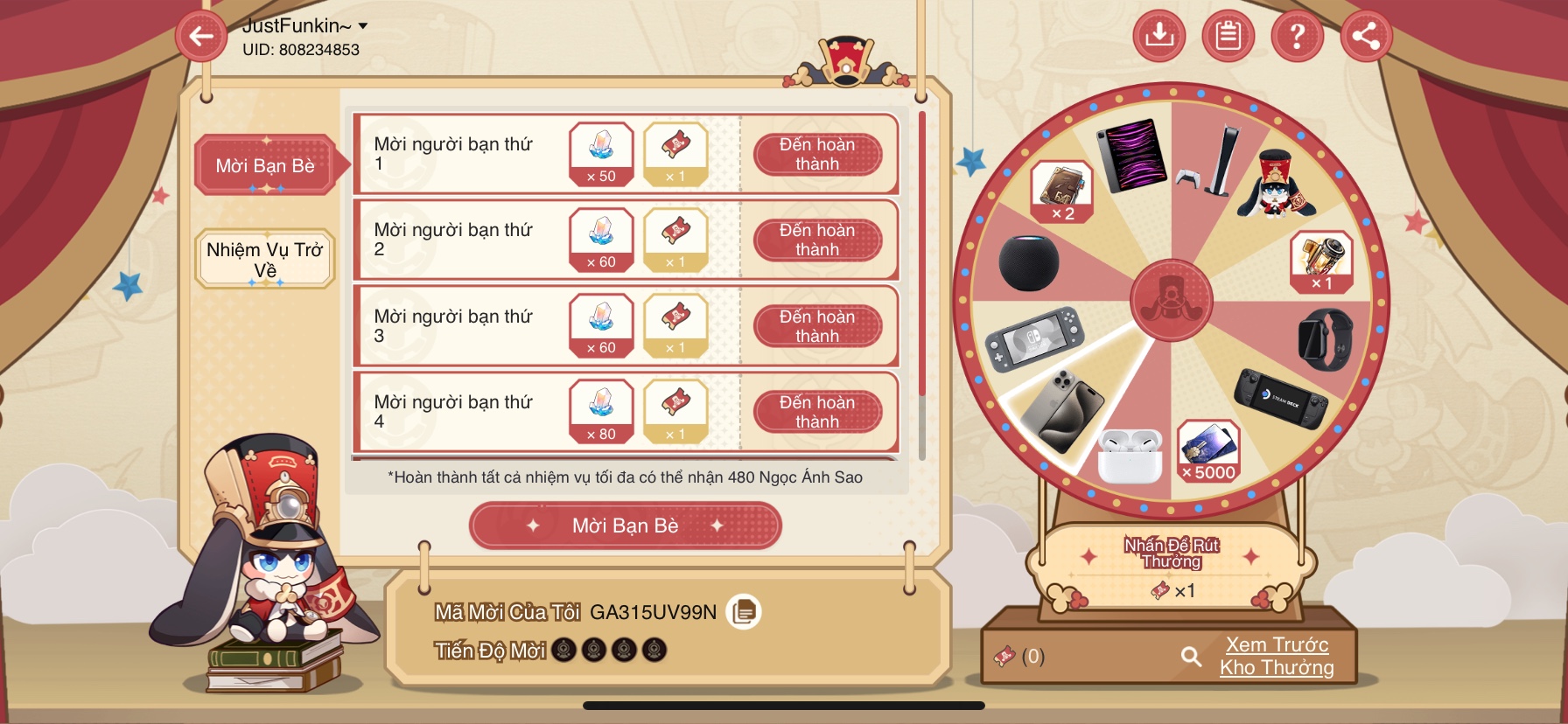This screenshot has height=724, width=1568.
Task: Switch to the Nhiệm Vụ Trở Về tab
Action: pos(264,258)
